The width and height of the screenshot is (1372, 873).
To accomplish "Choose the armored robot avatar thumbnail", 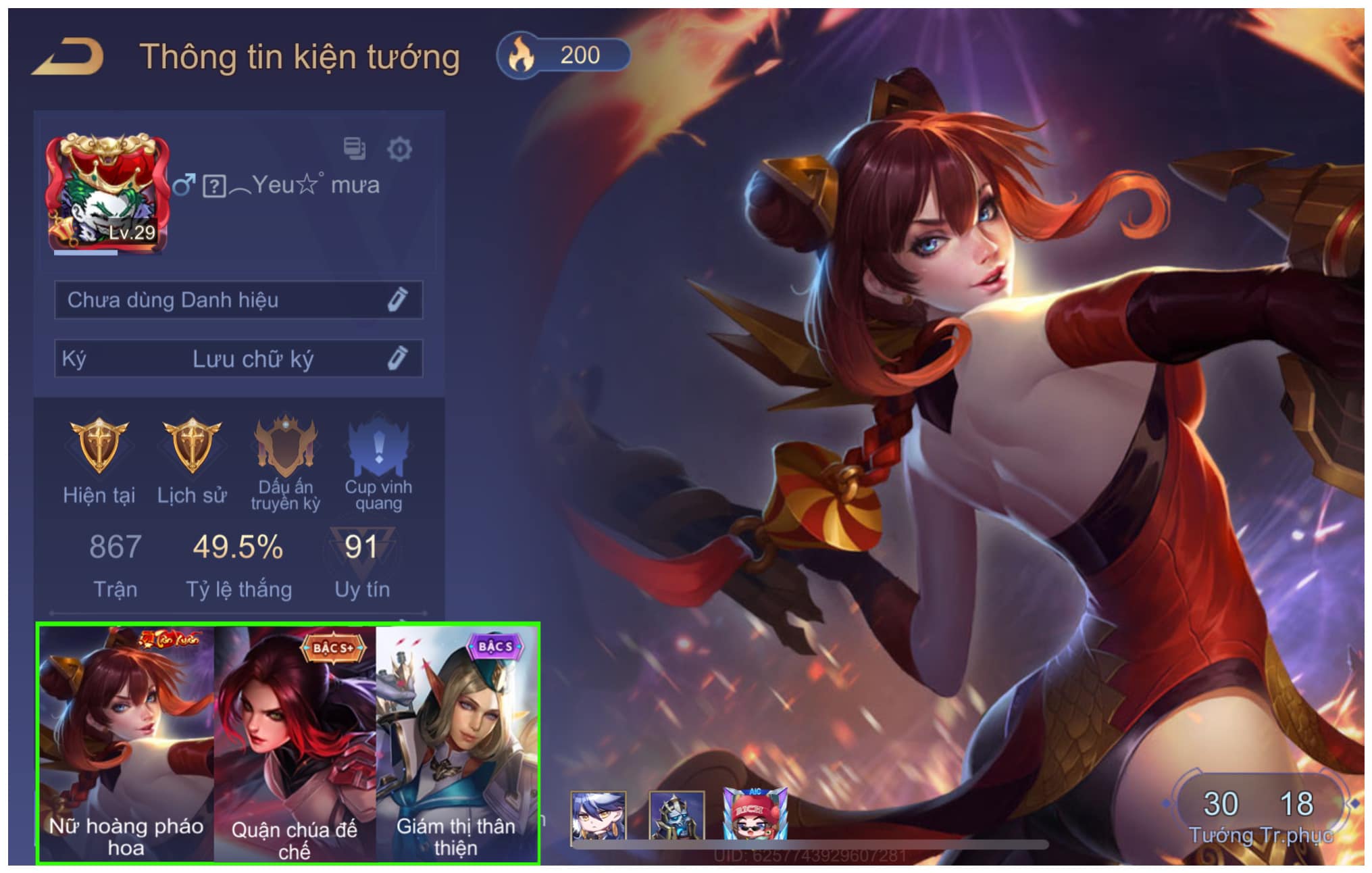I will [x=676, y=816].
